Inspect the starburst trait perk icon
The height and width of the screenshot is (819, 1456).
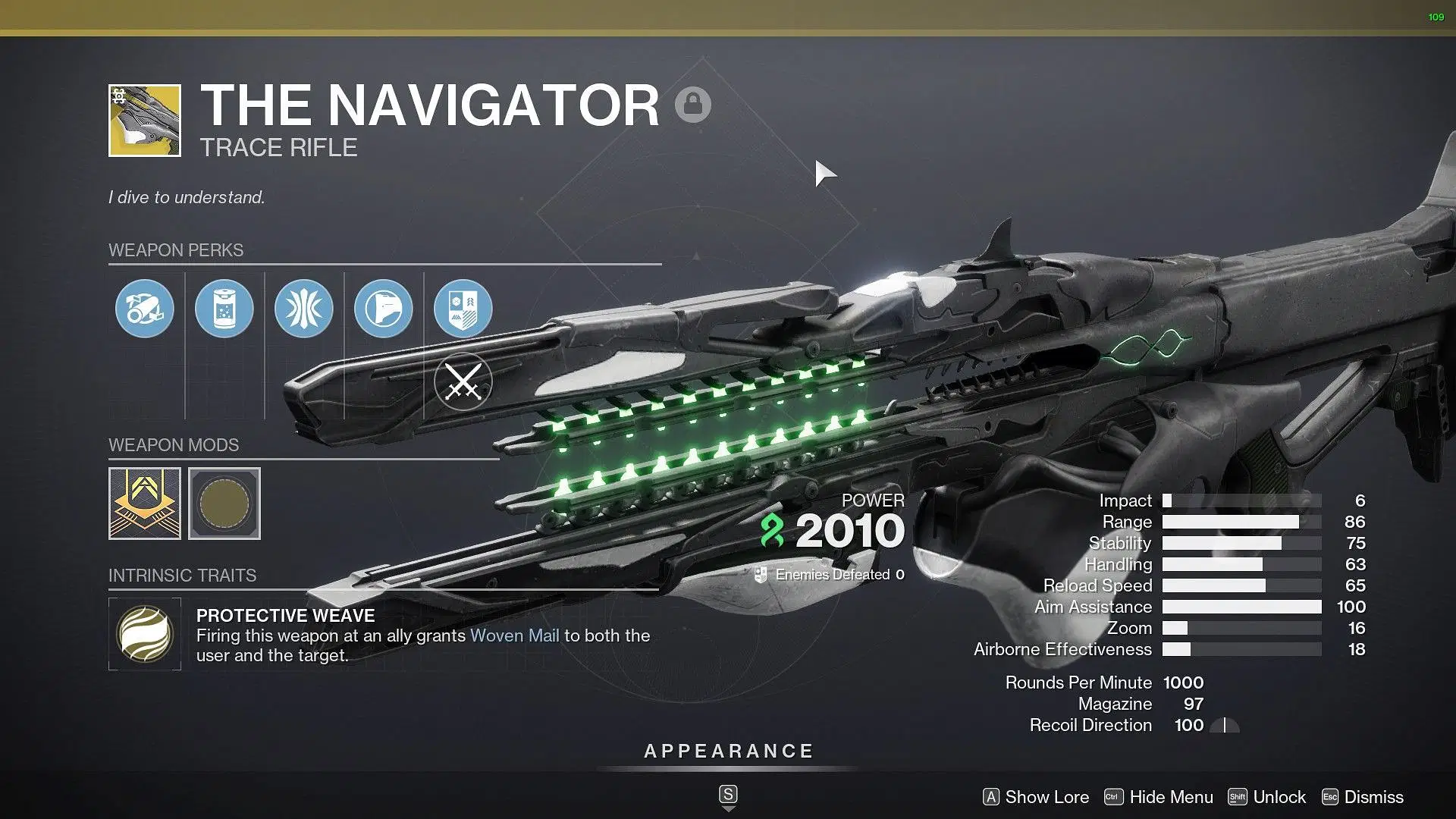coord(303,309)
